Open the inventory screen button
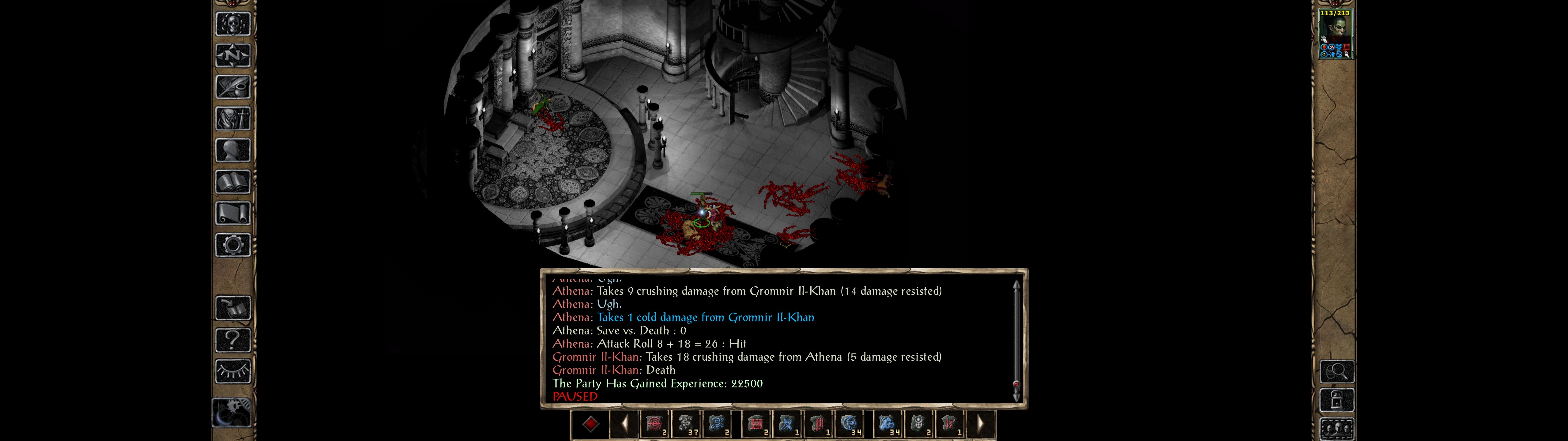This screenshot has width=1568, height=441. (x=232, y=118)
